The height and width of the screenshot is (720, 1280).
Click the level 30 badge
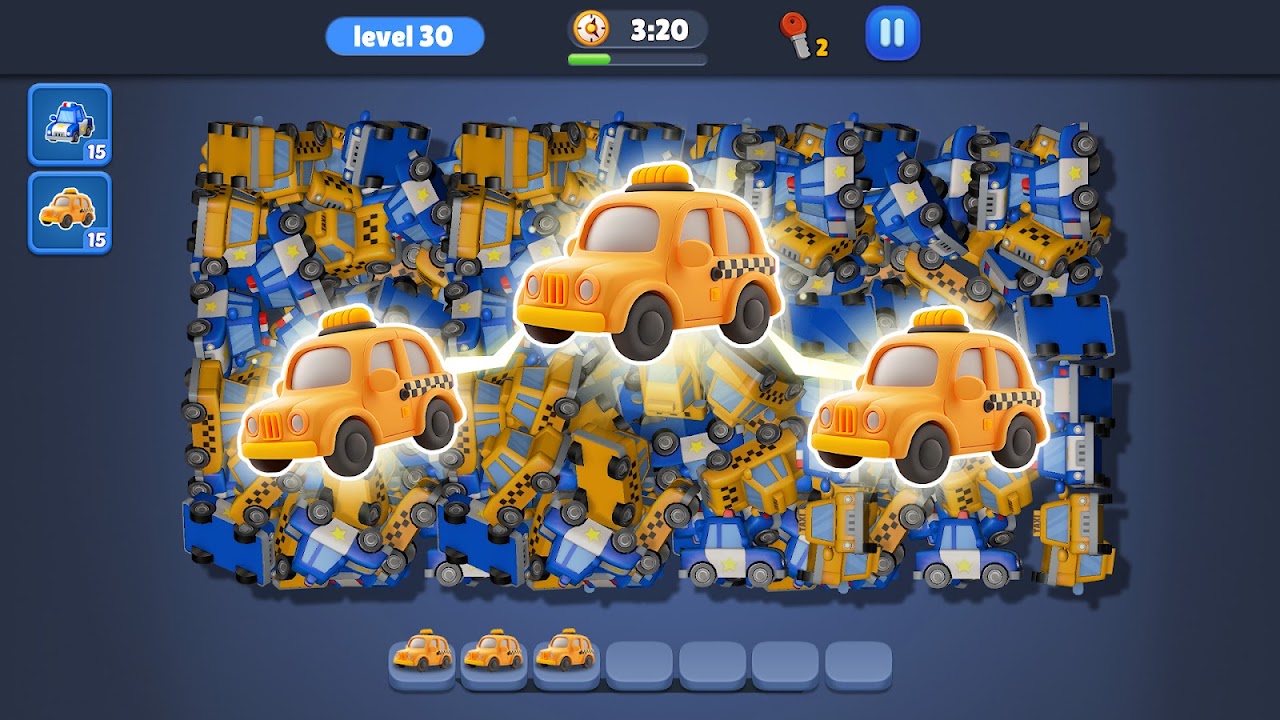pos(404,37)
